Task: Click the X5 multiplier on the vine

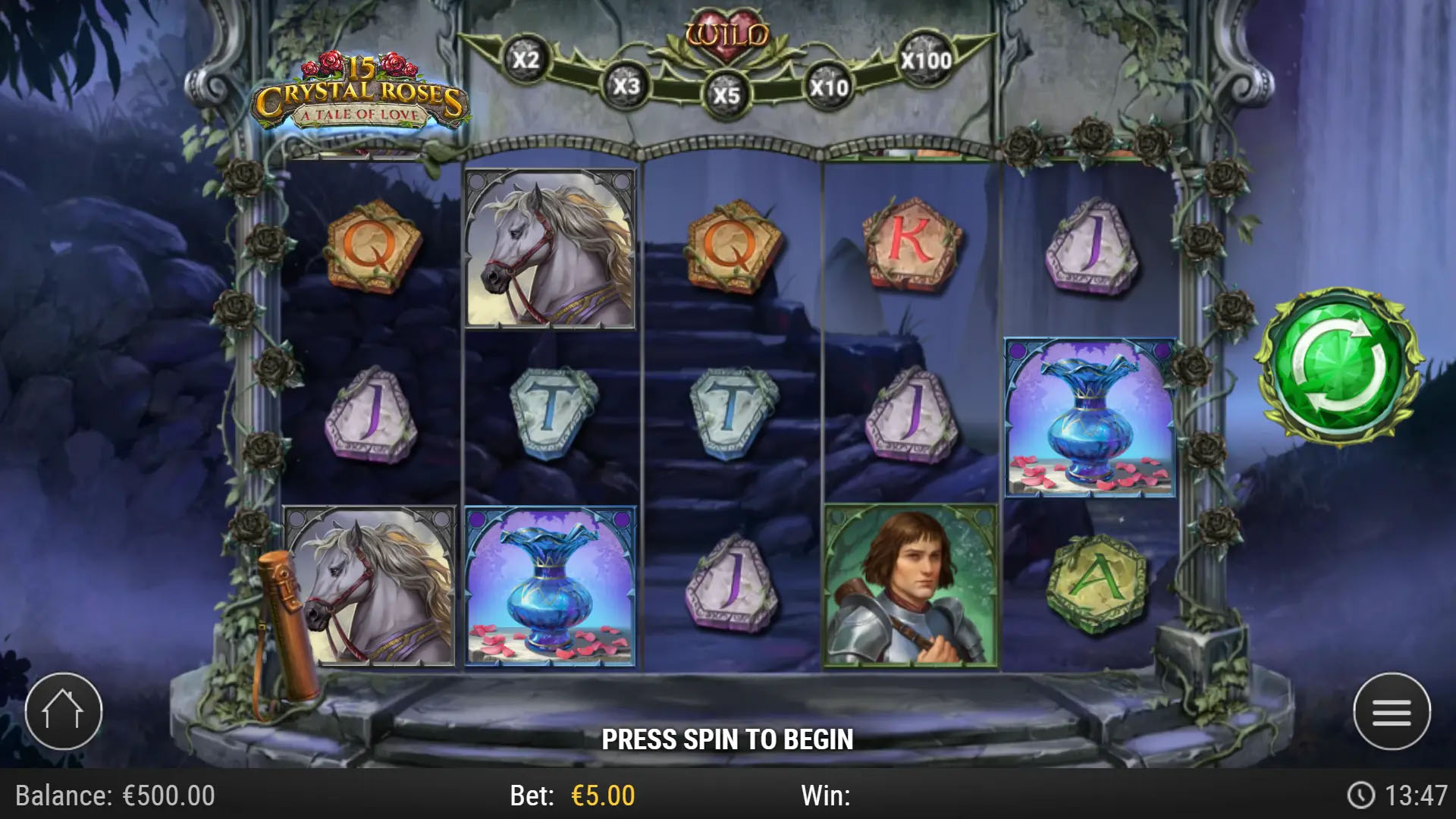Action: pos(728,95)
